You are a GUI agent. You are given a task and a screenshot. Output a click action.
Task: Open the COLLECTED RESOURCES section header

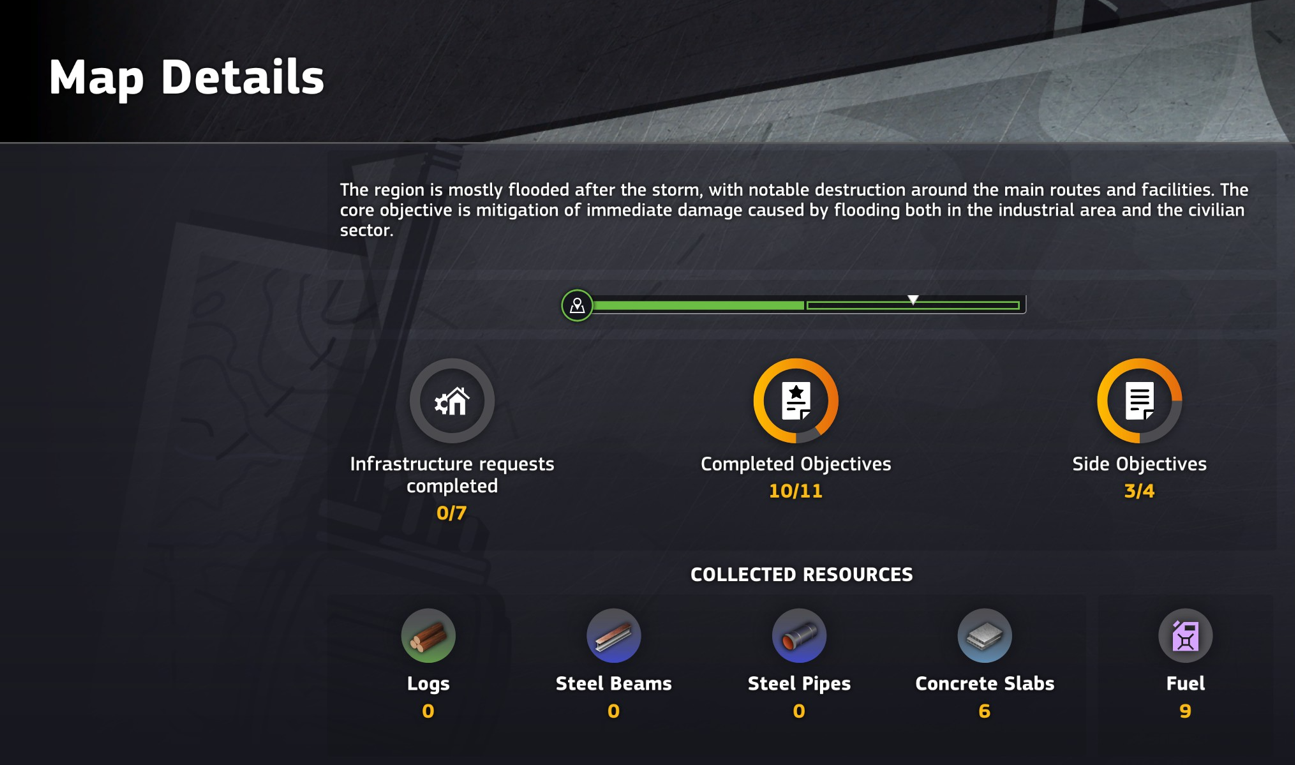click(x=801, y=575)
